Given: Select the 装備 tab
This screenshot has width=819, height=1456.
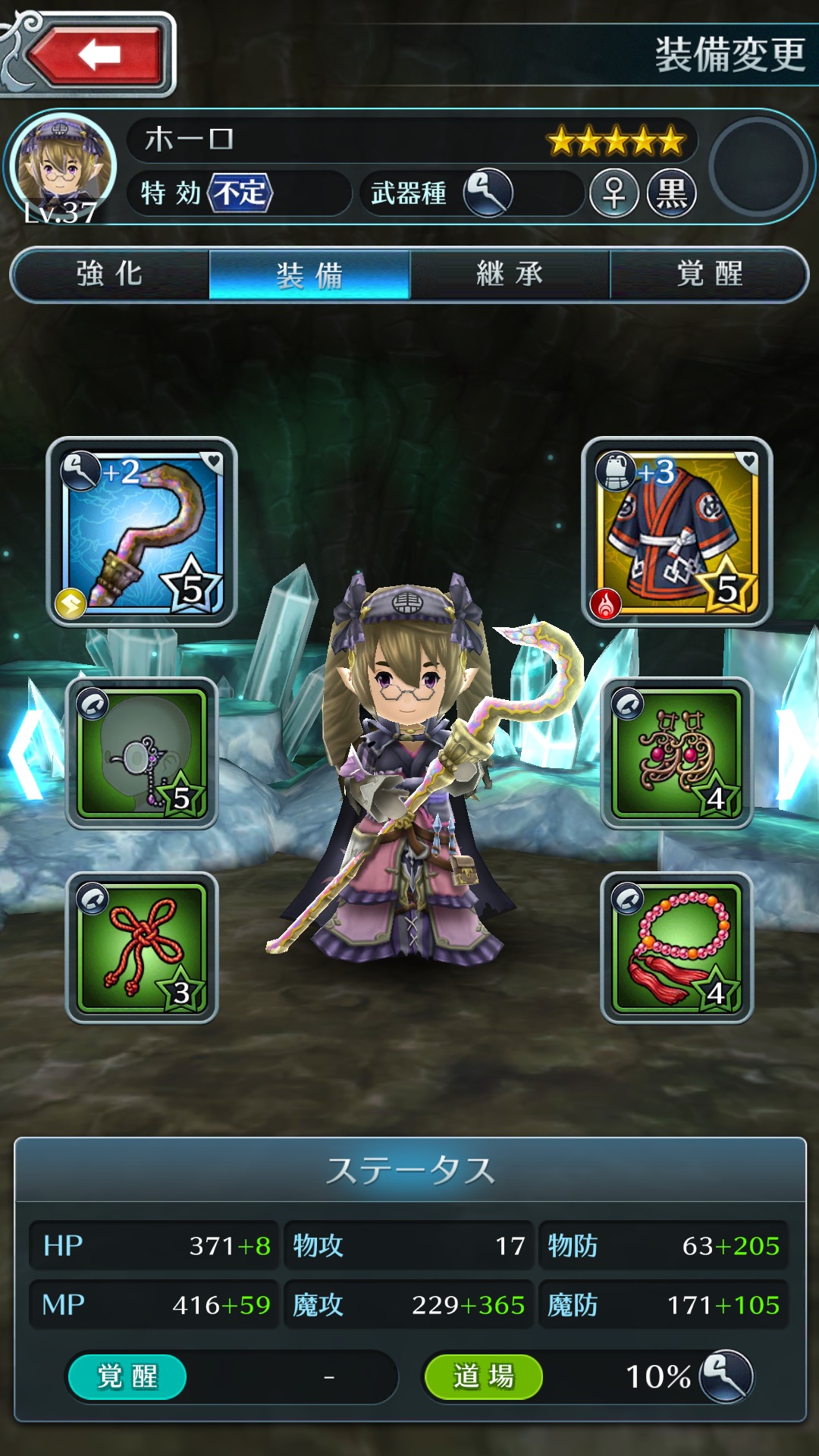Looking at the screenshot, I should [x=309, y=275].
